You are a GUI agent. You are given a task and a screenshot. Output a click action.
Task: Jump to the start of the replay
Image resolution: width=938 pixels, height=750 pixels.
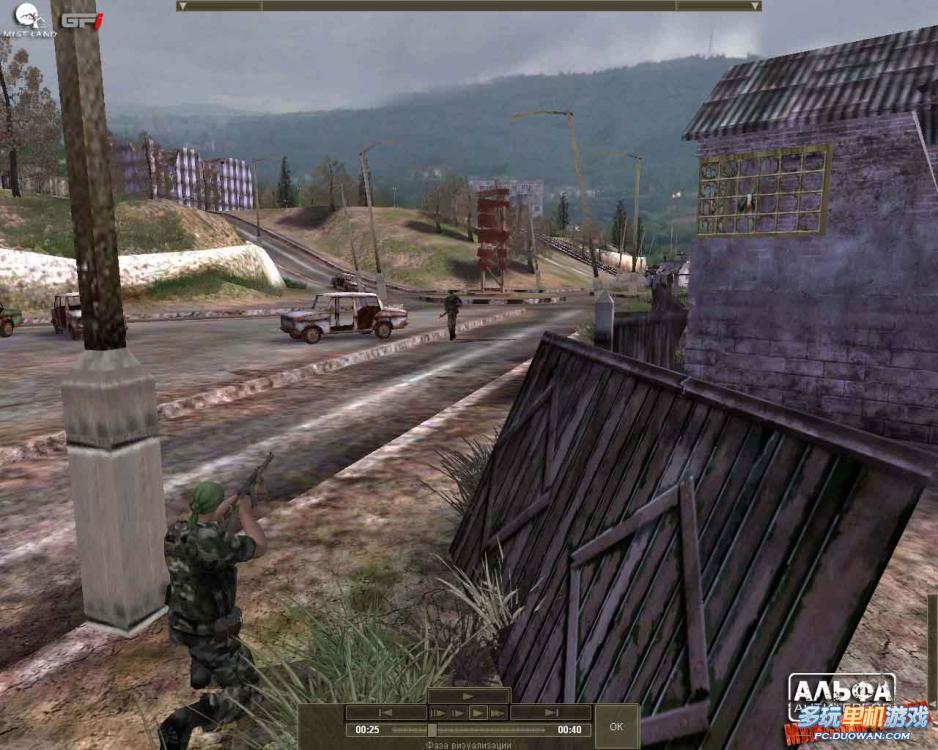[386, 713]
